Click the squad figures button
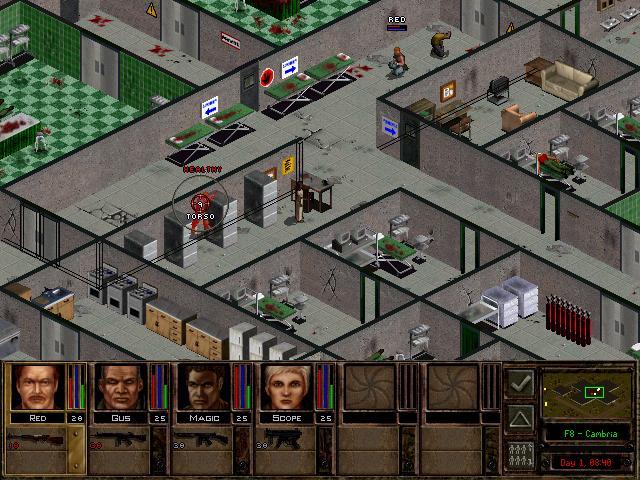This screenshot has height=480, width=640. [519, 452]
